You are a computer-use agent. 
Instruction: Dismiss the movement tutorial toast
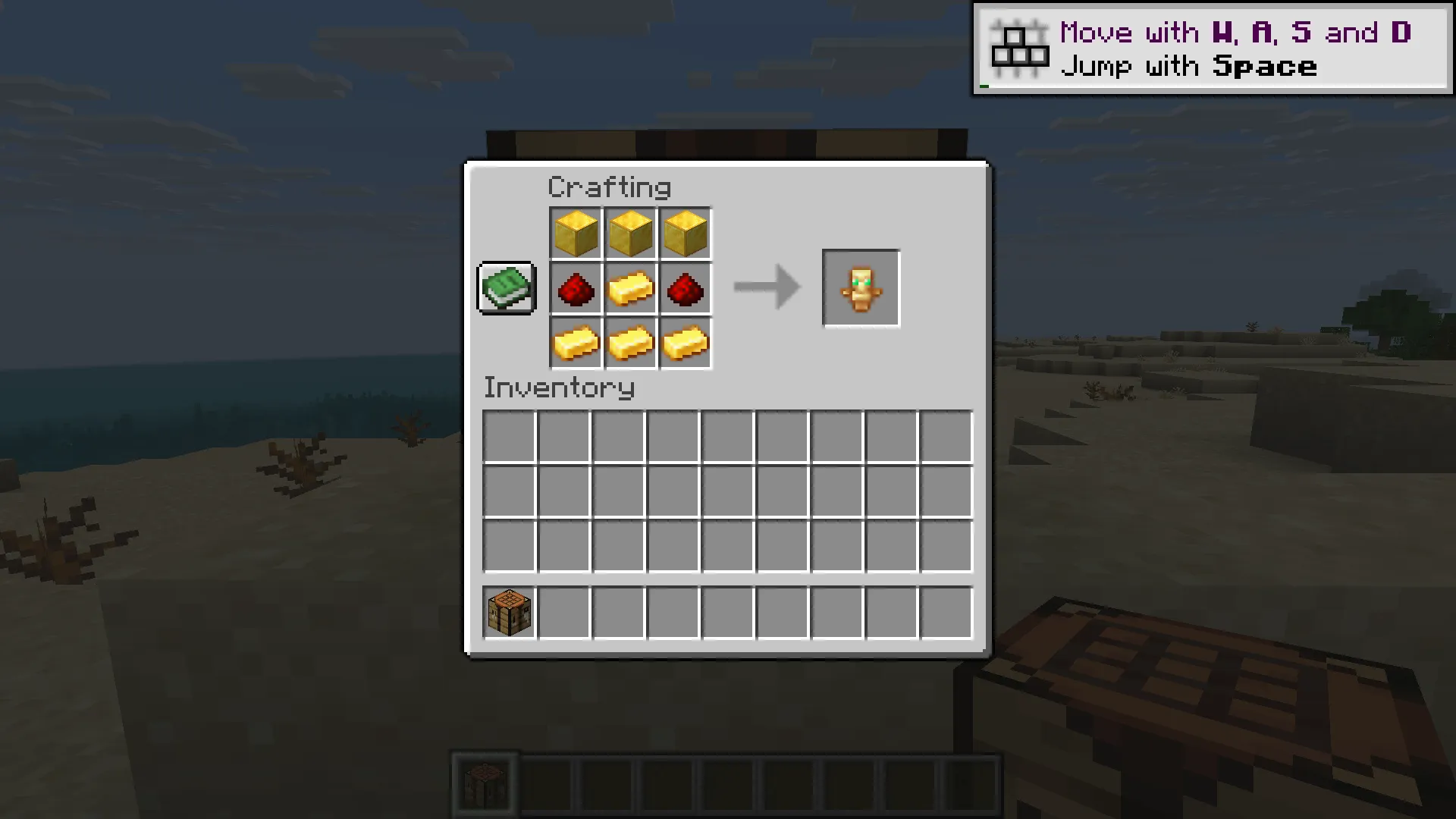(1213, 49)
